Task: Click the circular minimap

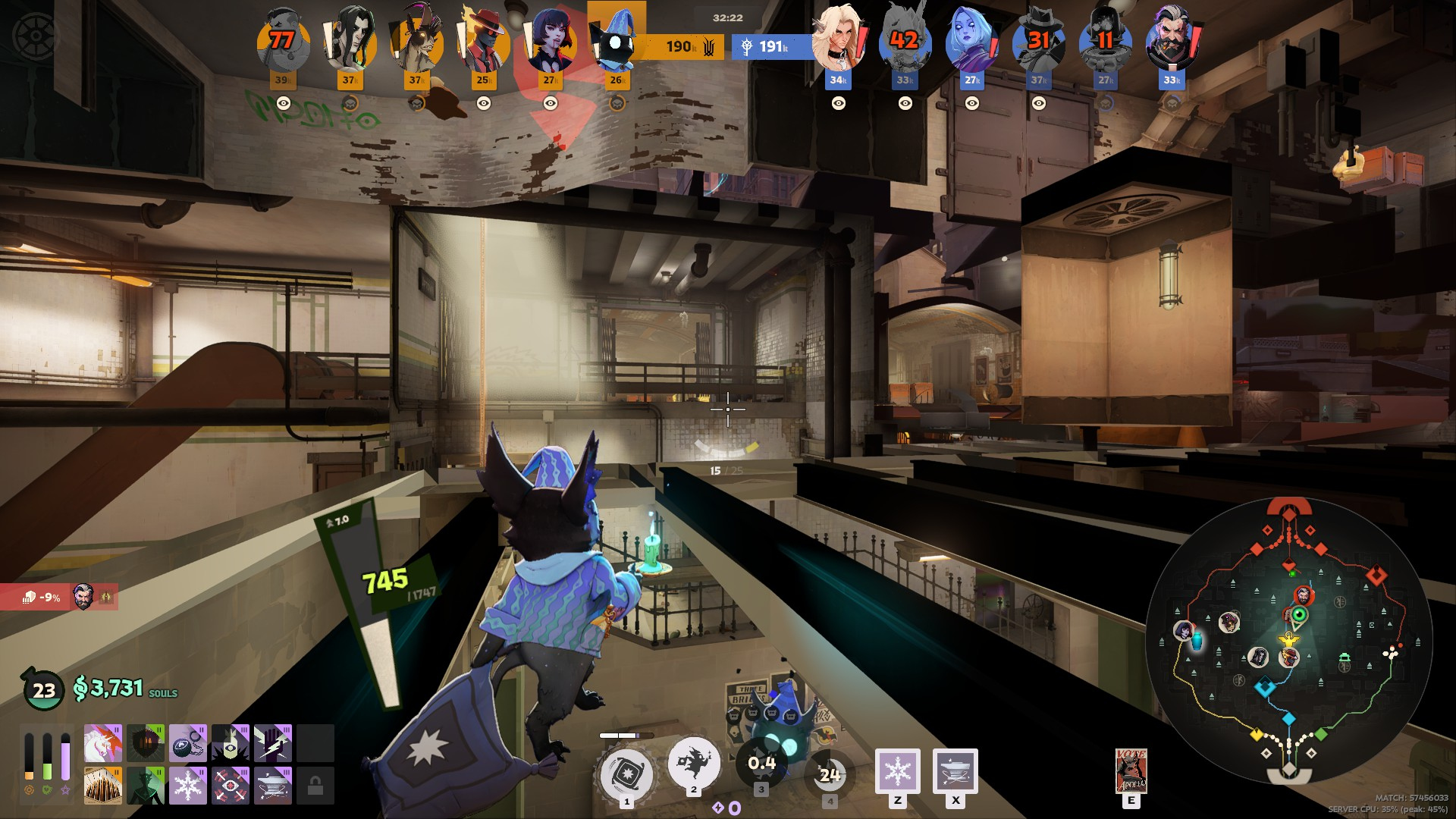Action: point(1288,641)
